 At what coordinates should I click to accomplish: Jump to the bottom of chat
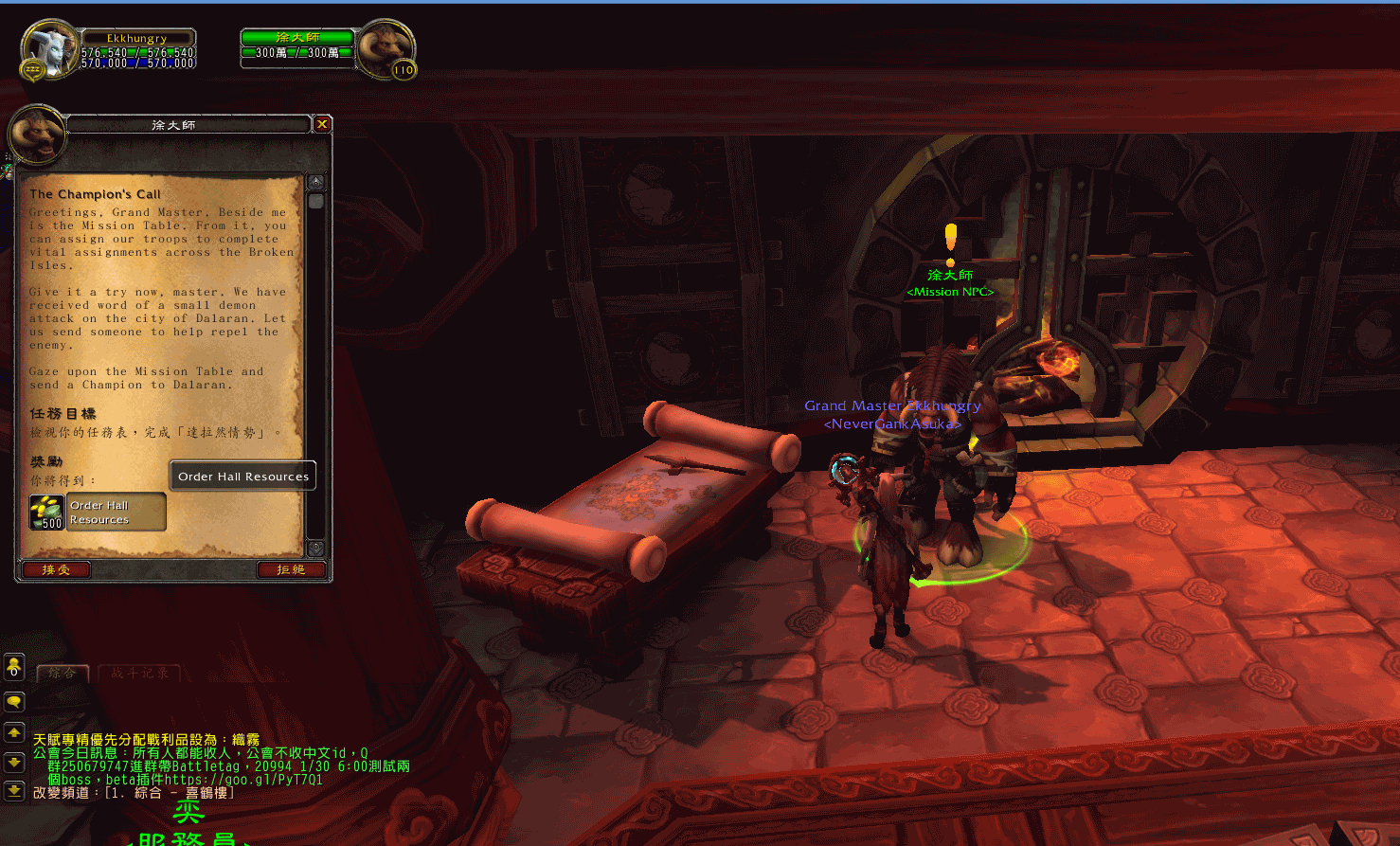point(14,790)
